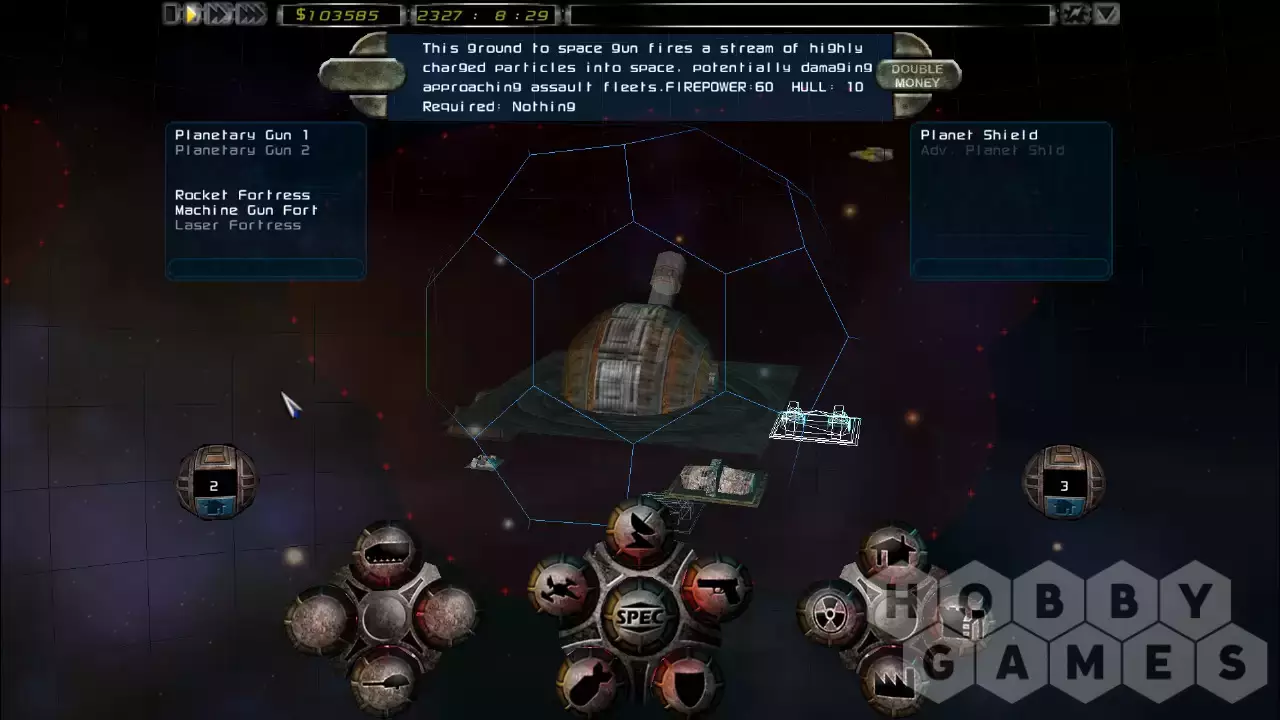Image resolution: width=1280 pixels, height=720 pixels.
Task: Open the top-right dropdown arrow menu
Action: pyautogui.click(x=1106, y=14)
